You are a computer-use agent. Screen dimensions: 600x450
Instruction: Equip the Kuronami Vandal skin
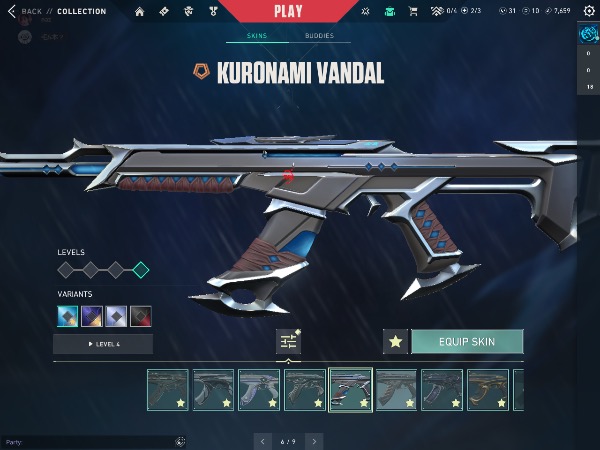point(467,342)
